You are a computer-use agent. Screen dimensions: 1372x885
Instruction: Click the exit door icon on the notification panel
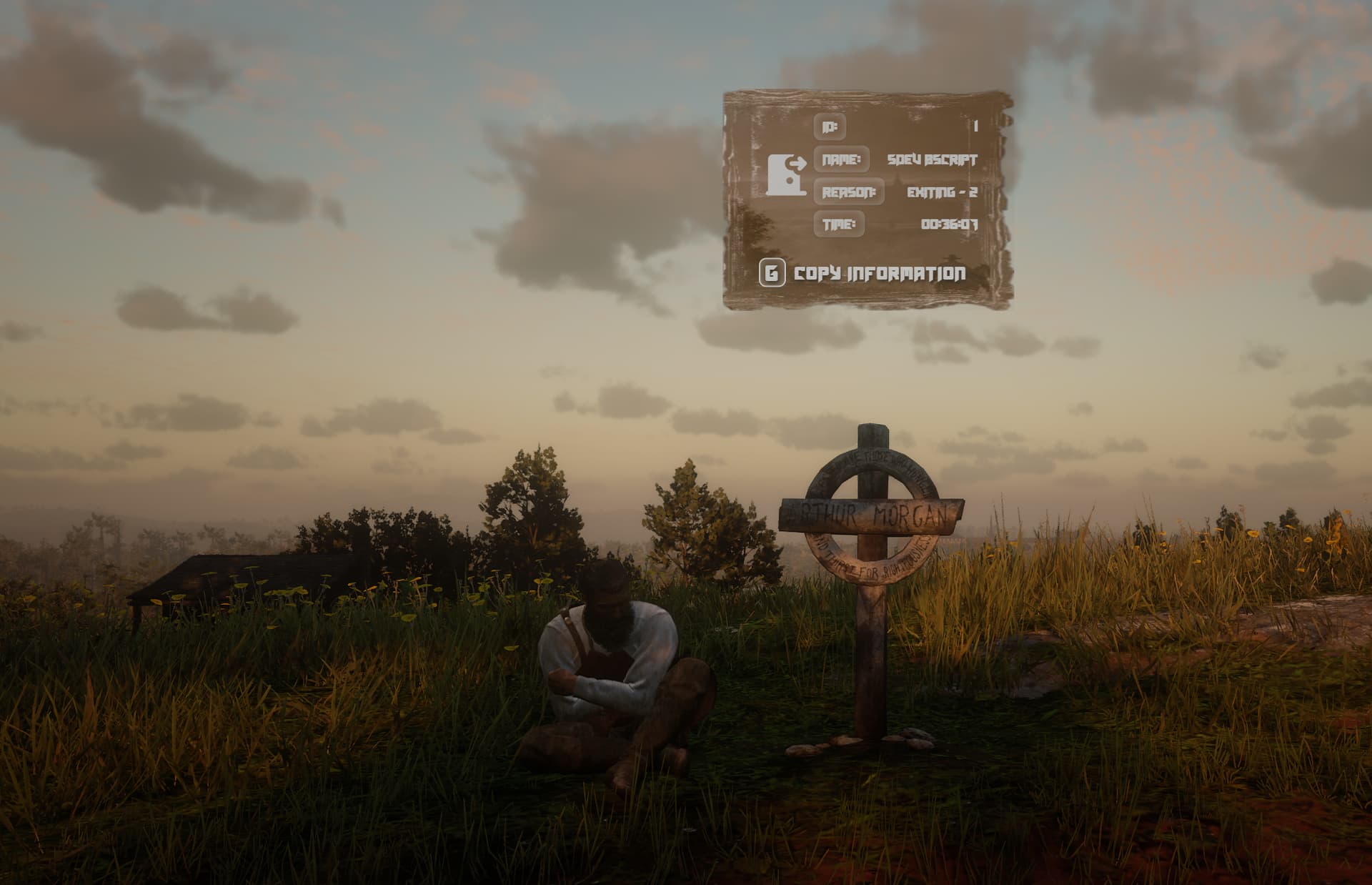[x=785, y=174]
